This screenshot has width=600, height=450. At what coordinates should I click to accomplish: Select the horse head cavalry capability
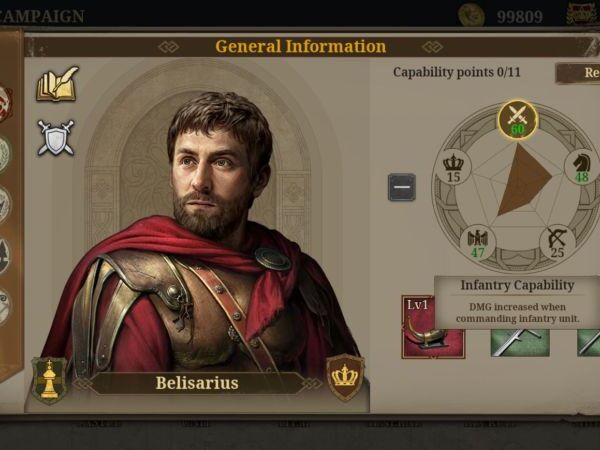click(x=581, y=166)
